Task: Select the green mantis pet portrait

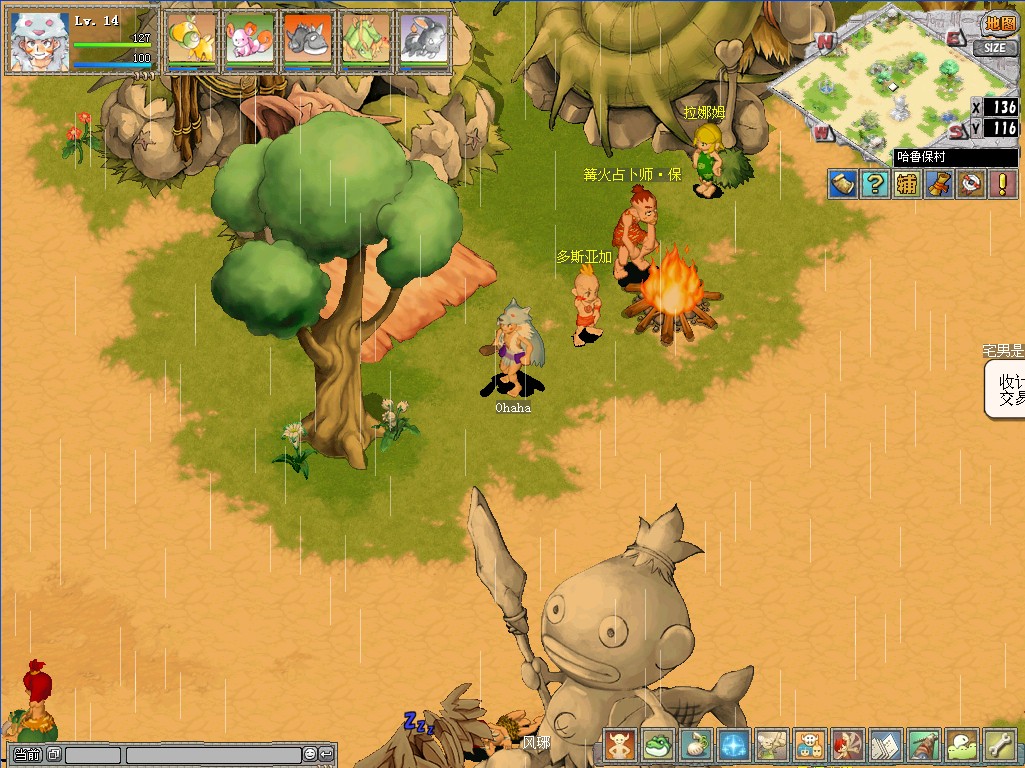Action: tap(365, 42)
